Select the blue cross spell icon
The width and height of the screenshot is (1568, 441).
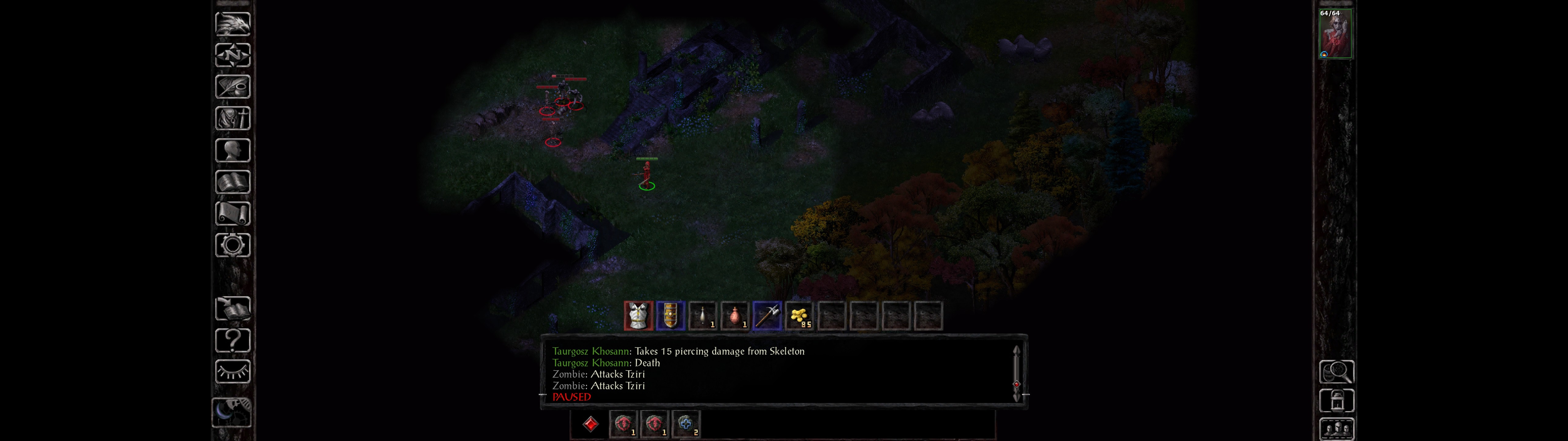685,424
